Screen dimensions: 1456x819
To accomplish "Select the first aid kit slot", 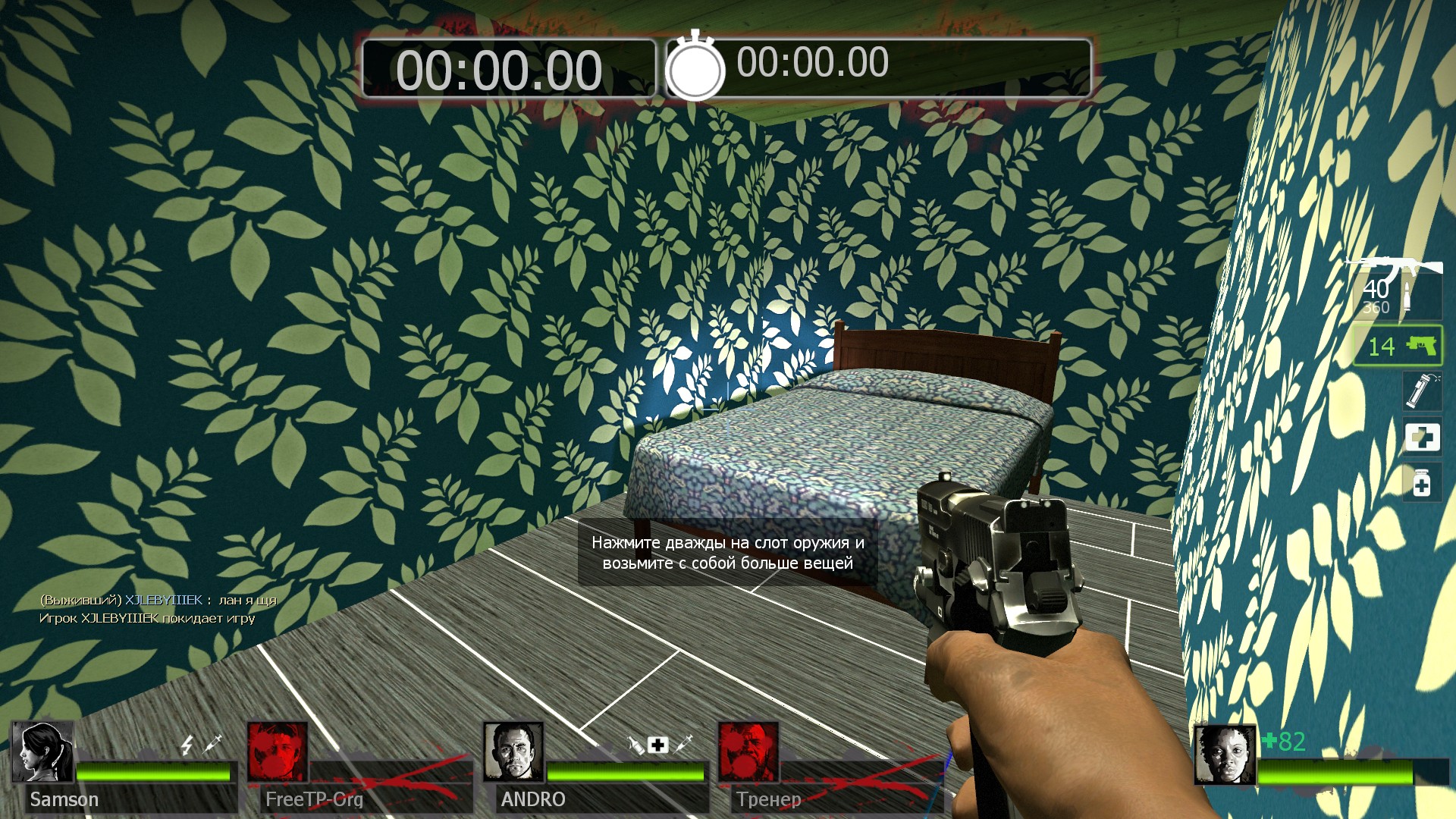I will (x=1422, y=437).
